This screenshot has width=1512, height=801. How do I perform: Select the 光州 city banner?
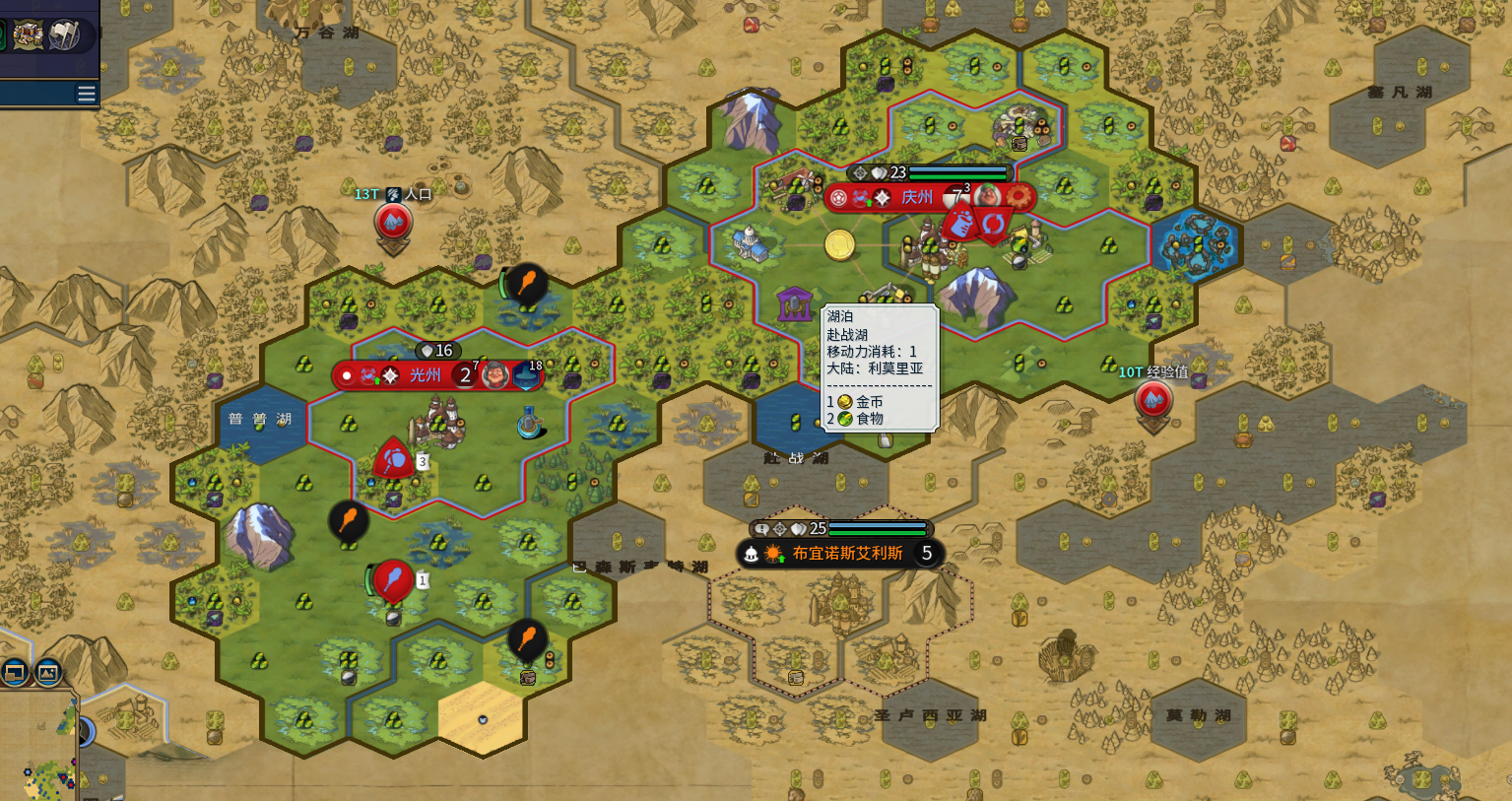pyautogui.click(x=425, y=375)
